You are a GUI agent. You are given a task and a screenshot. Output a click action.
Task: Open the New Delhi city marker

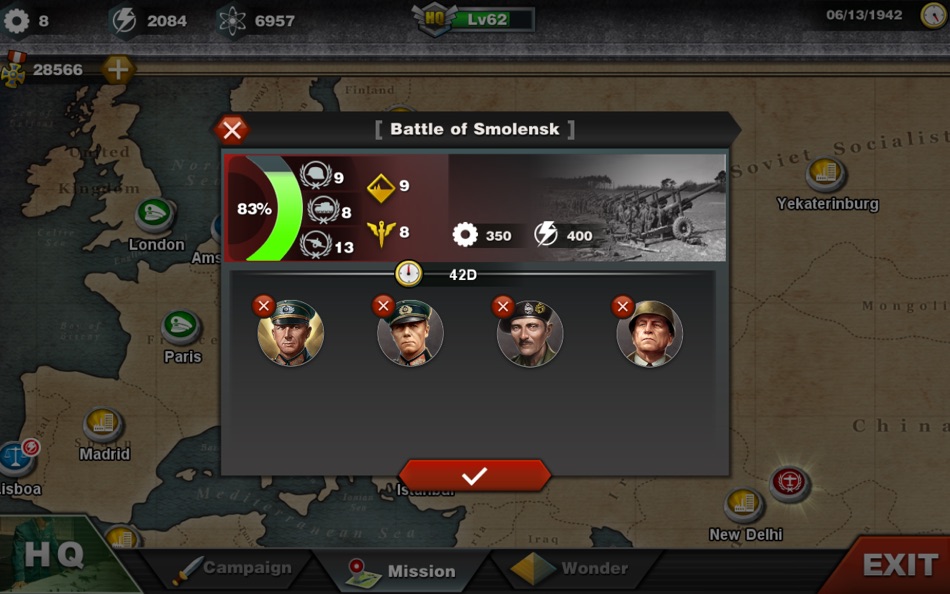click(x=744, y=506)
